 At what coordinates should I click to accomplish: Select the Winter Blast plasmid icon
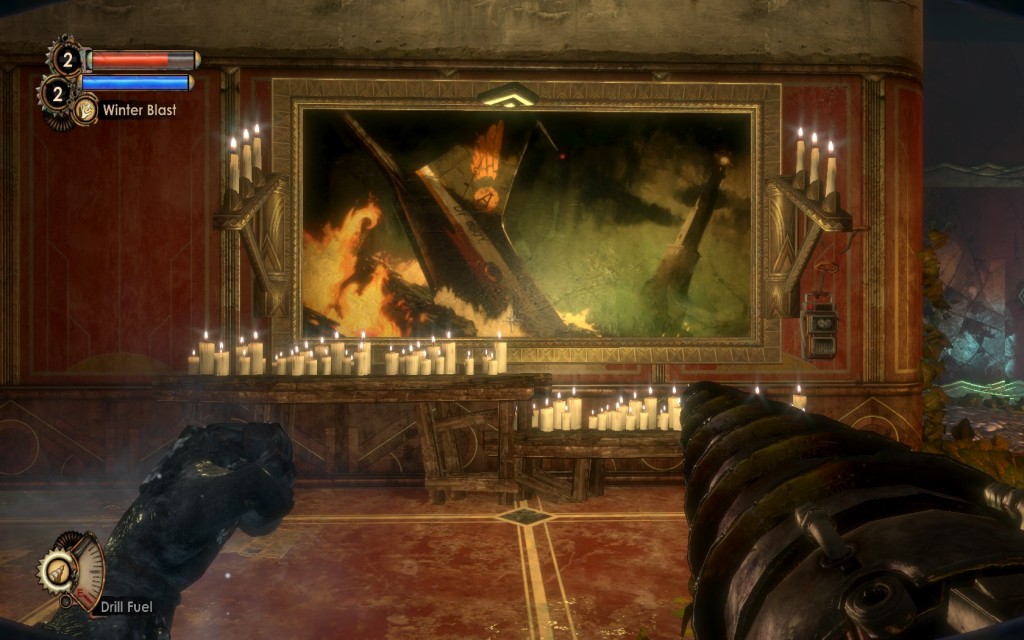85,110
